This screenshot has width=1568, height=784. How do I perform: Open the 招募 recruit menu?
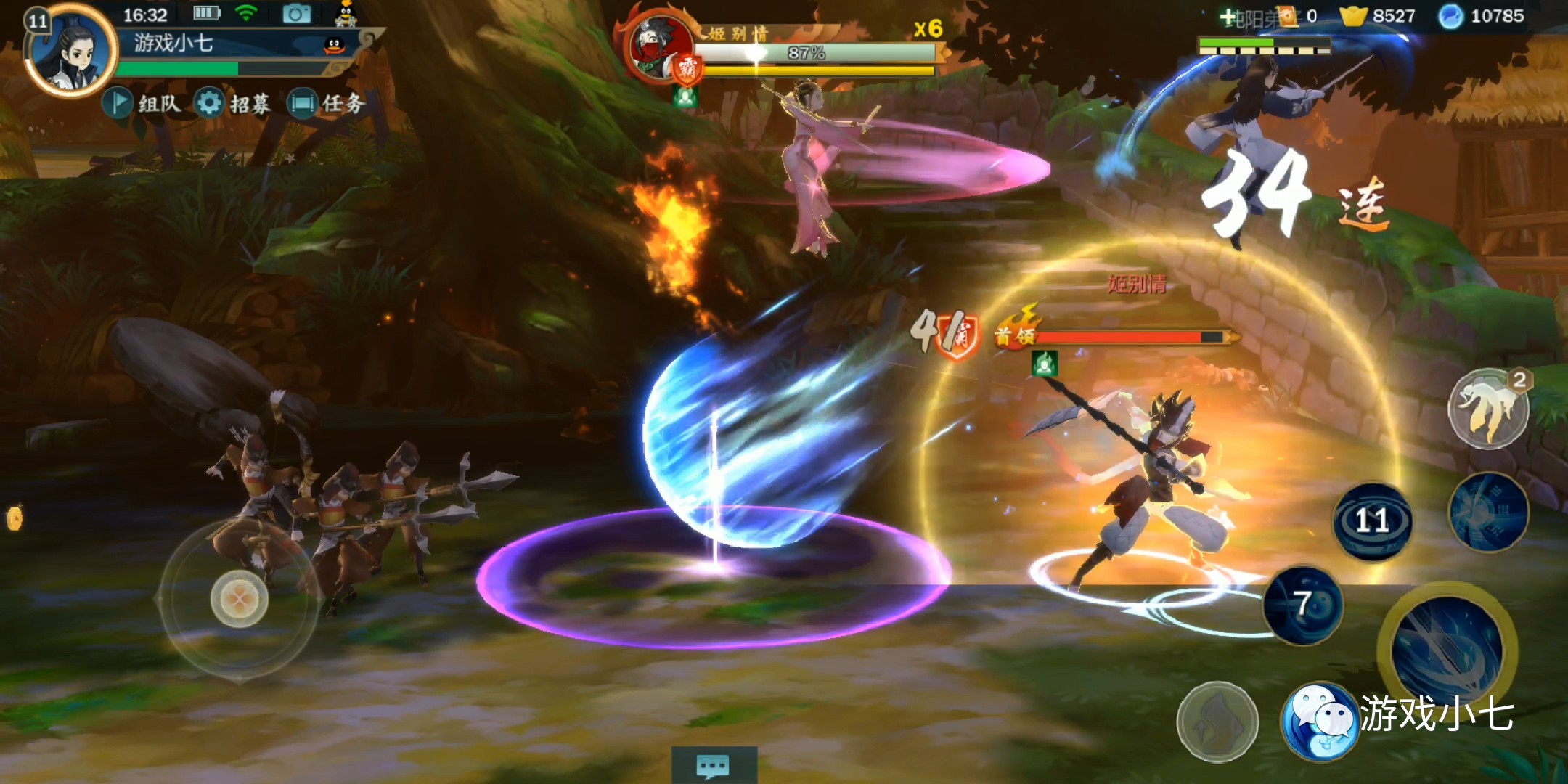(x=233, y=103)
